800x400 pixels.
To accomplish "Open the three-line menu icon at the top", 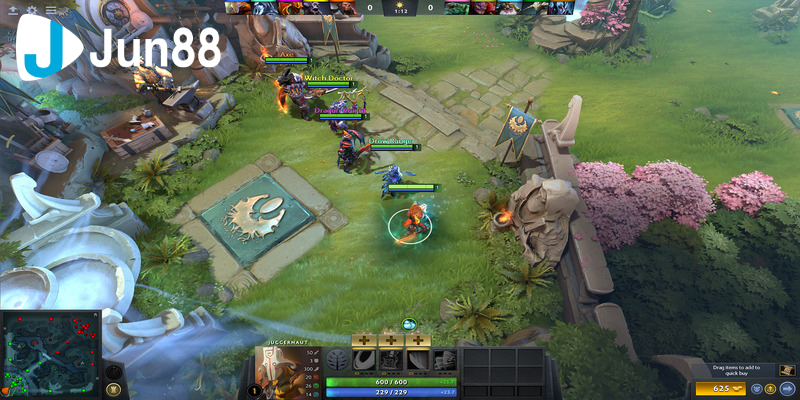I will 51,9.
